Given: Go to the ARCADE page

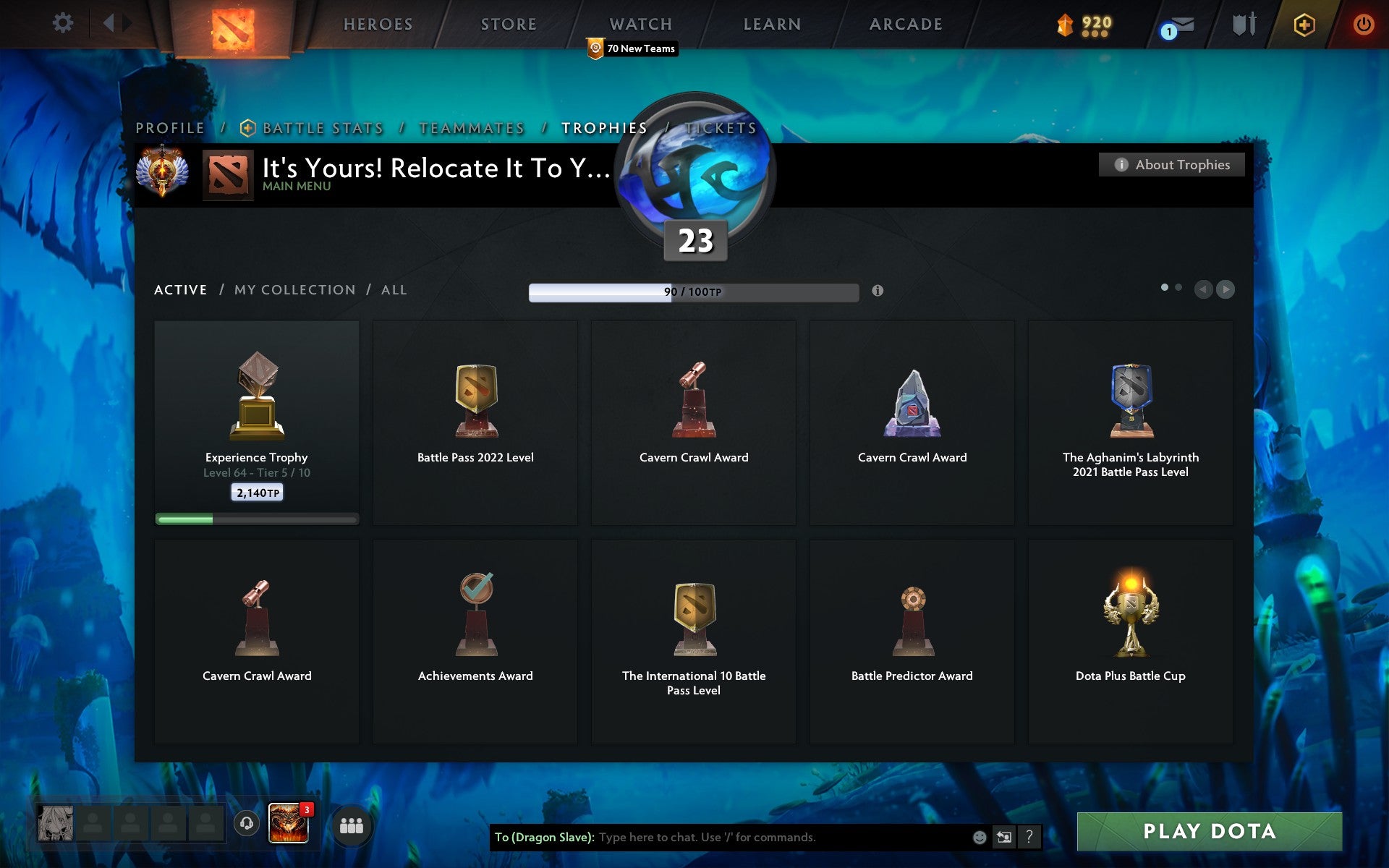Looking at the screenshot, I should [906, 24].
